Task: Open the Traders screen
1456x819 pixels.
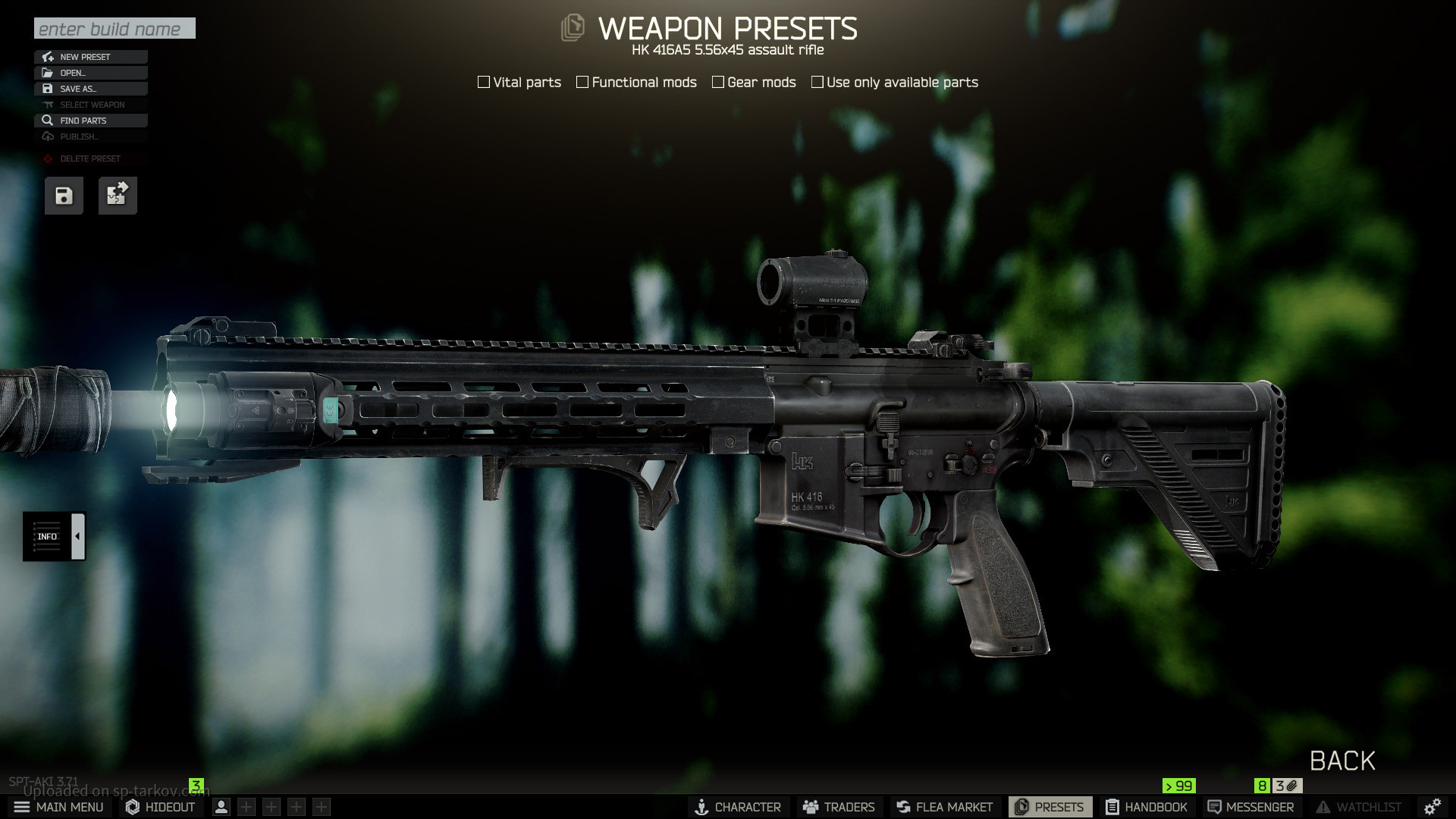Action: (x=839, y=807)
